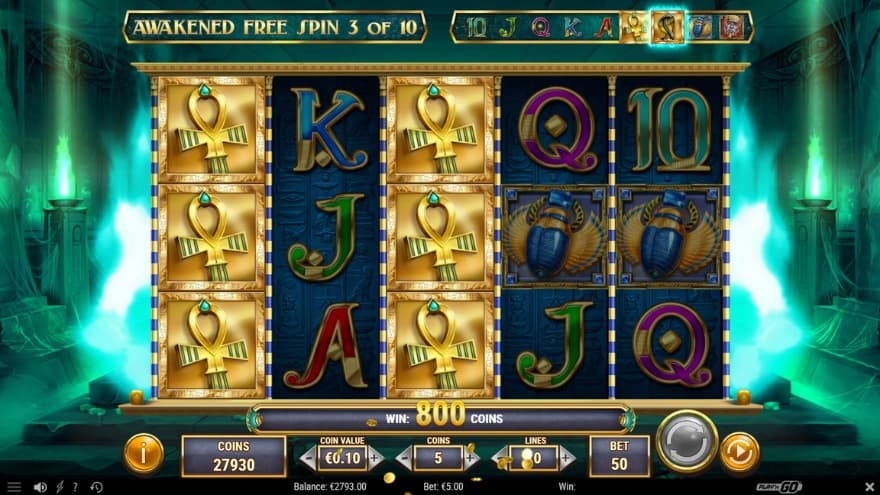Start autoplay with the orange play button
880x495 pixels.
739,452
